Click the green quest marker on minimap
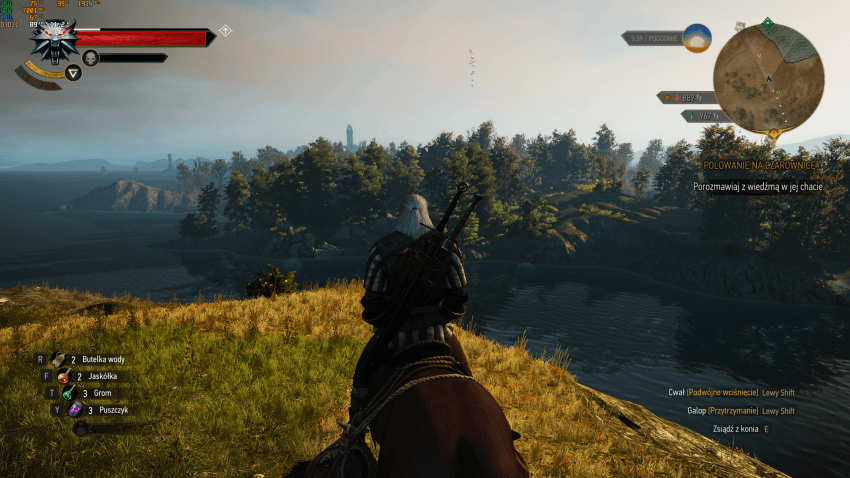 point(767,22)
